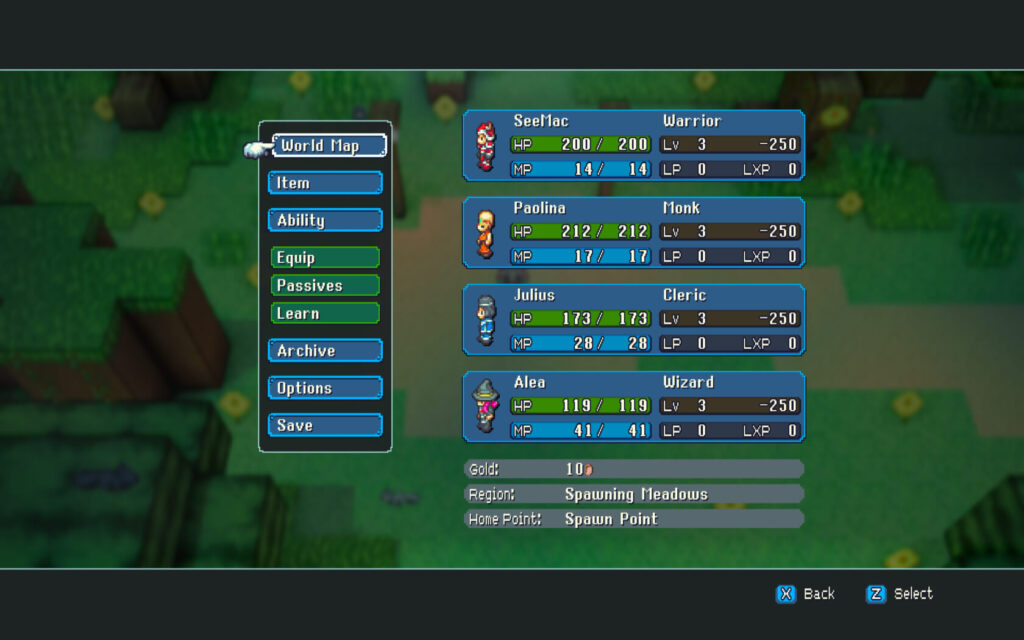The image size is (1024, 640).
Task: Go to Options
Action: point(325,388)
